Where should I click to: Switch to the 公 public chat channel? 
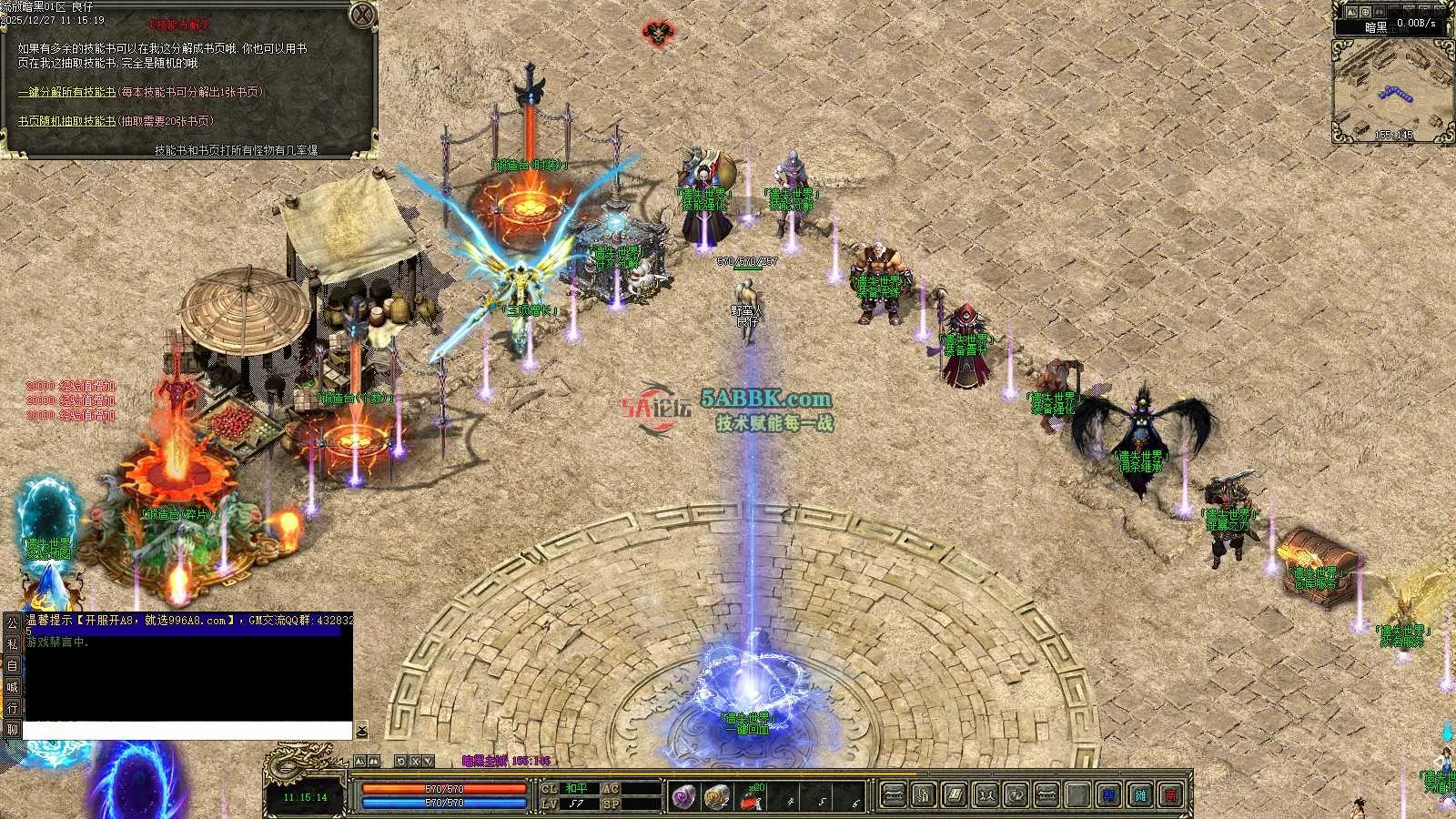[12, 622]
